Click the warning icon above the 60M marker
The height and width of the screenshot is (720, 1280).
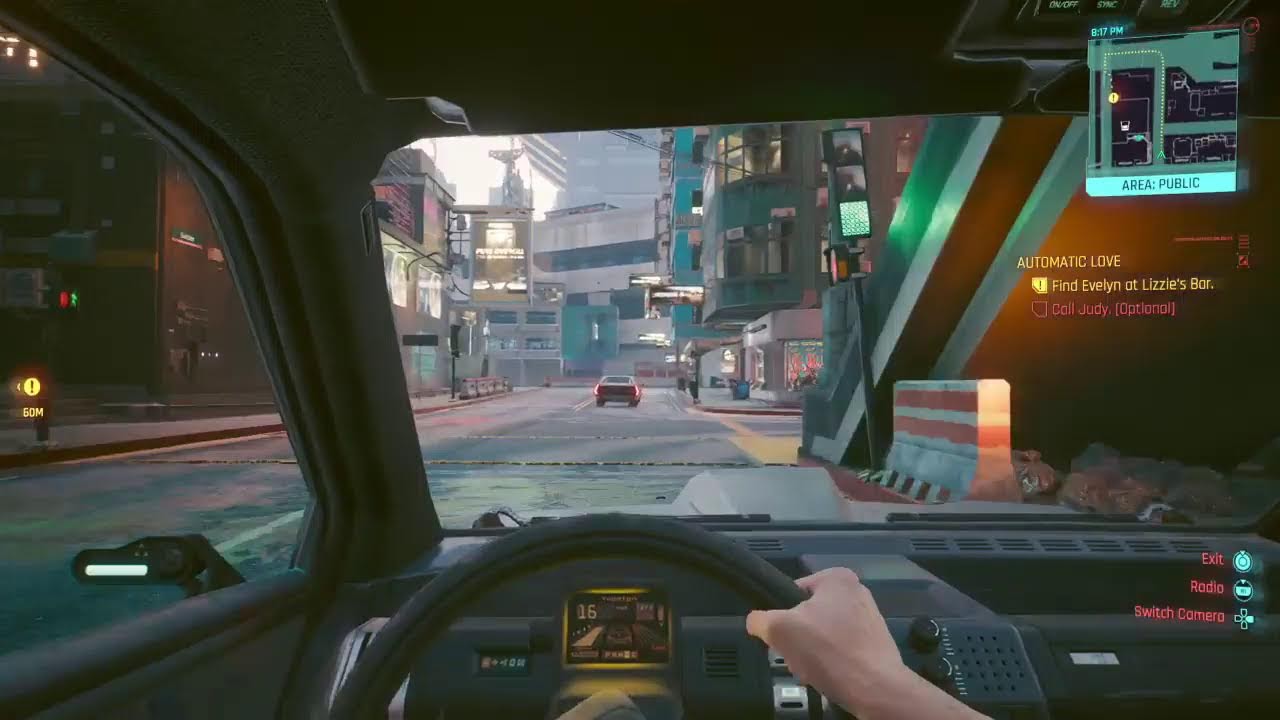pos(33,385)
